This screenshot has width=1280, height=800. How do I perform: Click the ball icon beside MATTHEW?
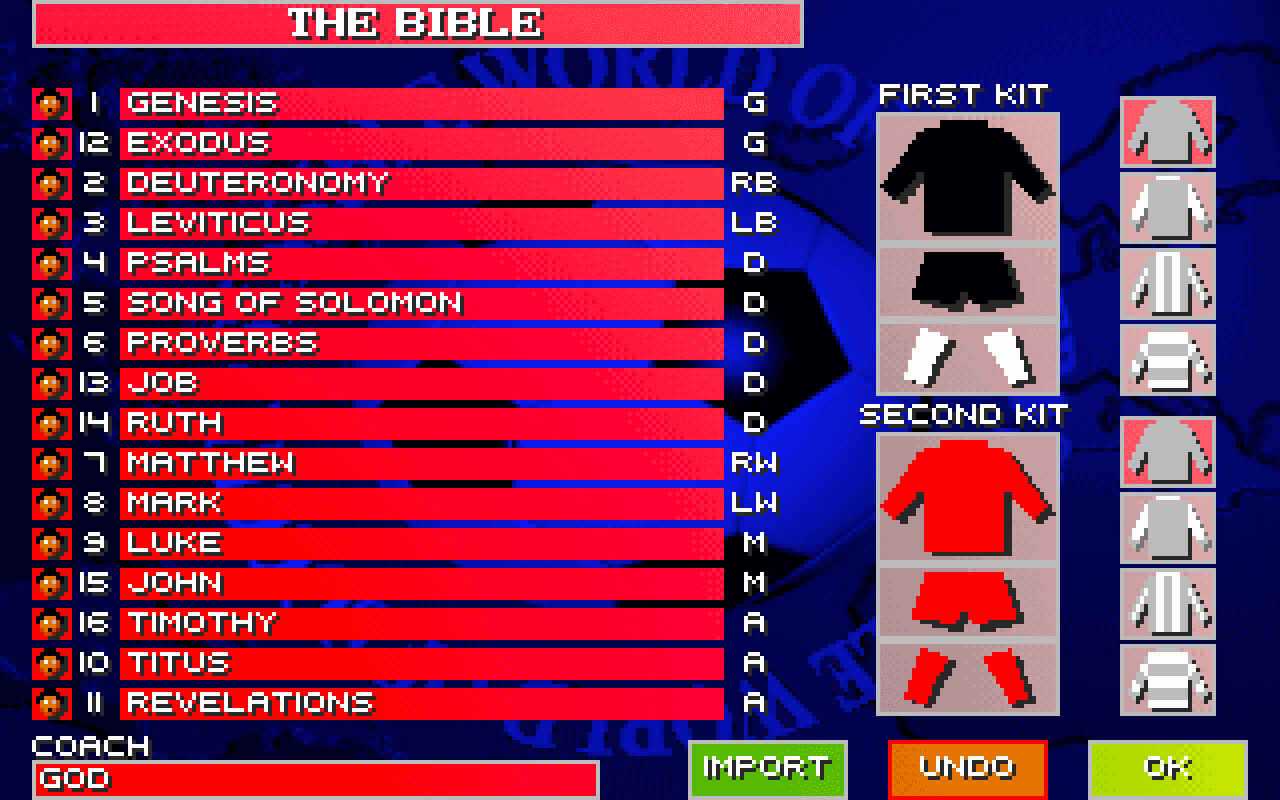[50, 463]
